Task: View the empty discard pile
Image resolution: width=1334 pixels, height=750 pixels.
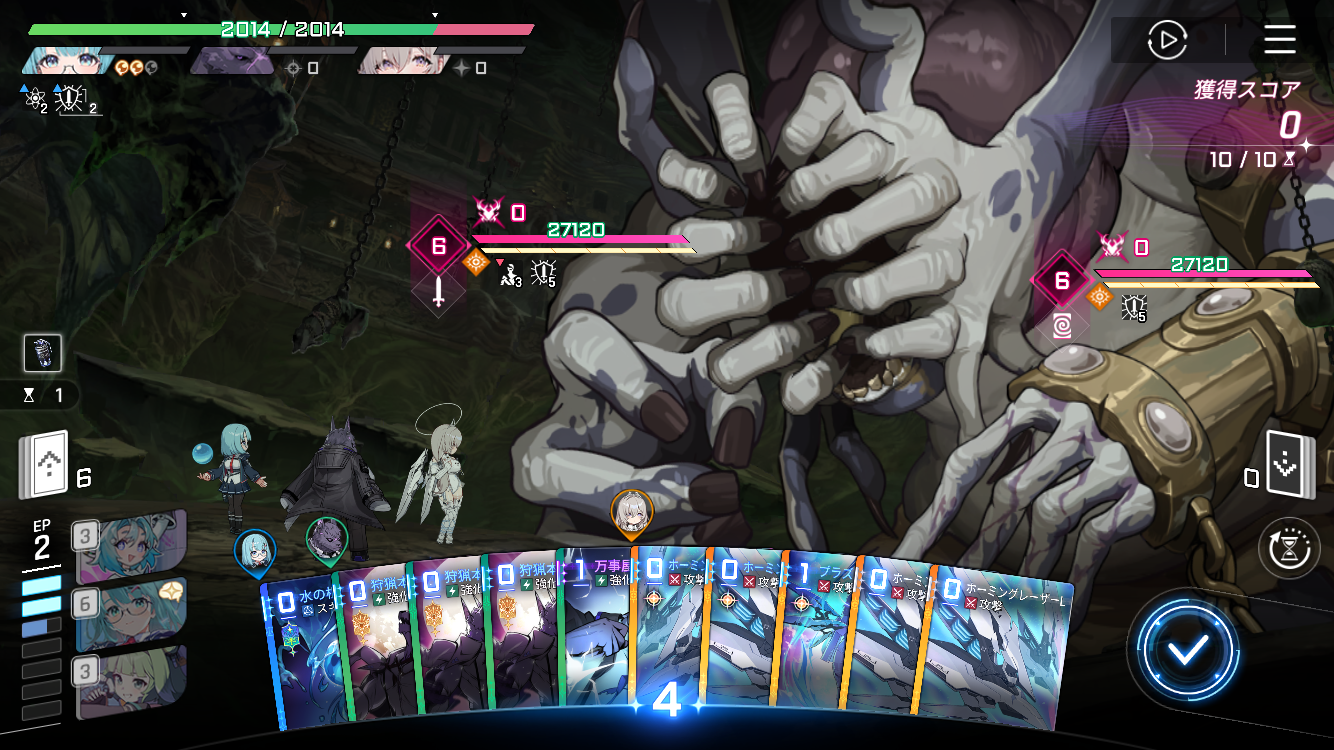Action: [x=1288, y=463]
